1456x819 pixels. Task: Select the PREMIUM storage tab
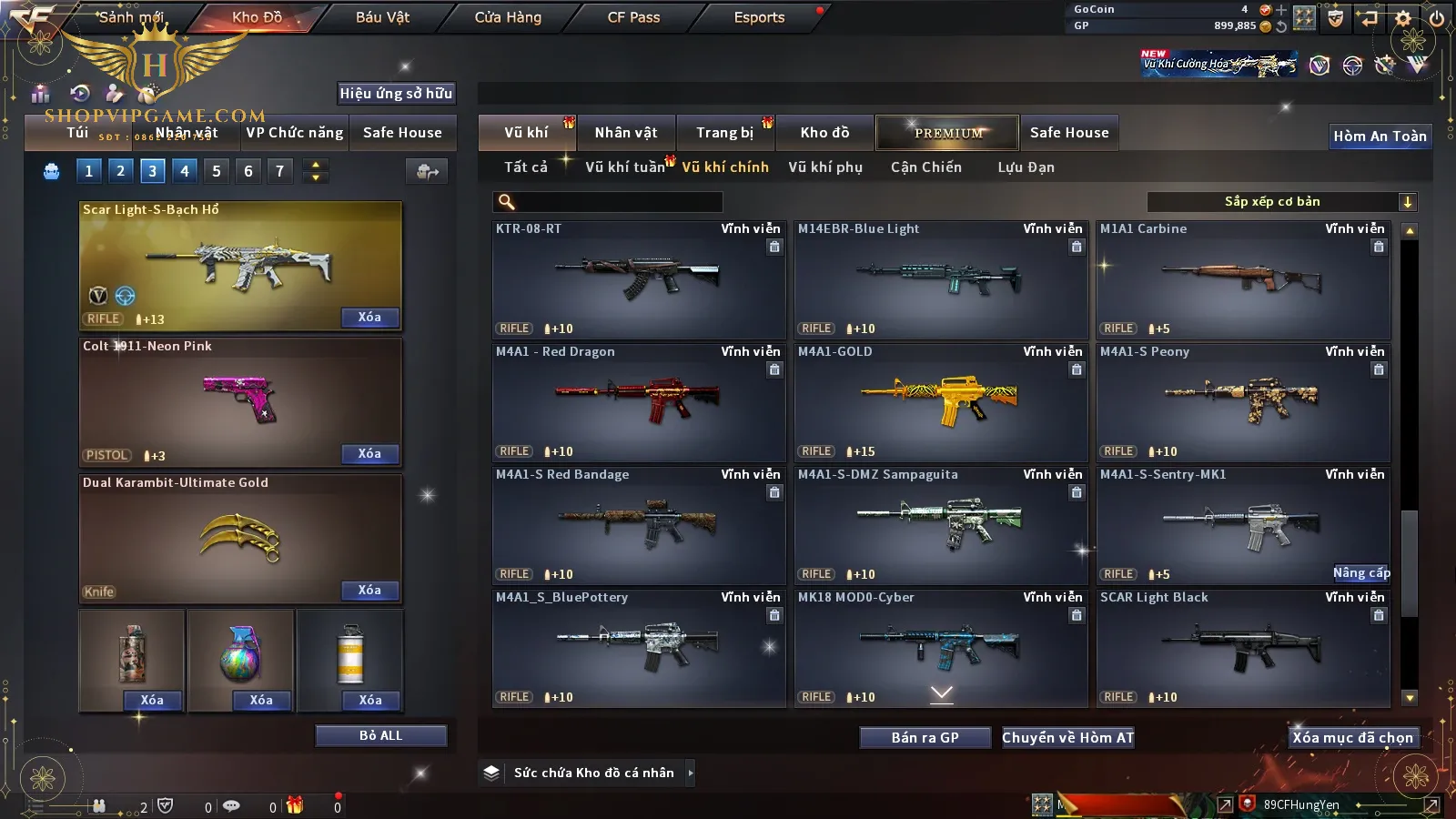pyautogui.click(x=948, y=133)
